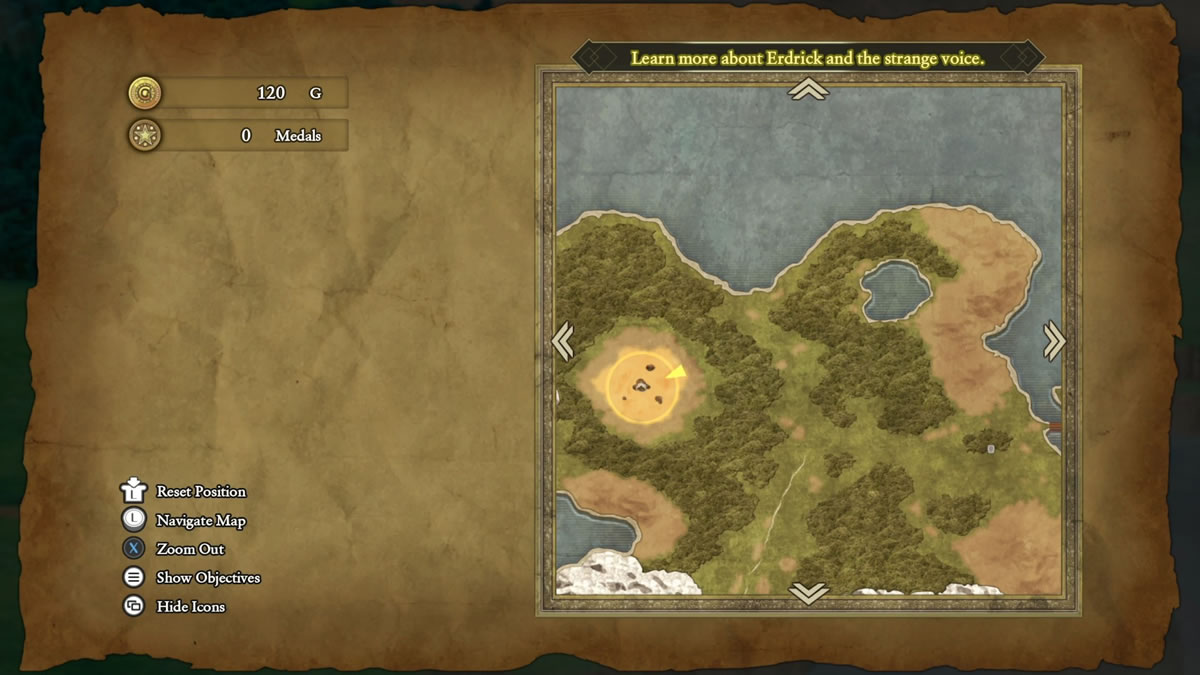Pan the map north with the up arrow

click(x=808, y=90)
